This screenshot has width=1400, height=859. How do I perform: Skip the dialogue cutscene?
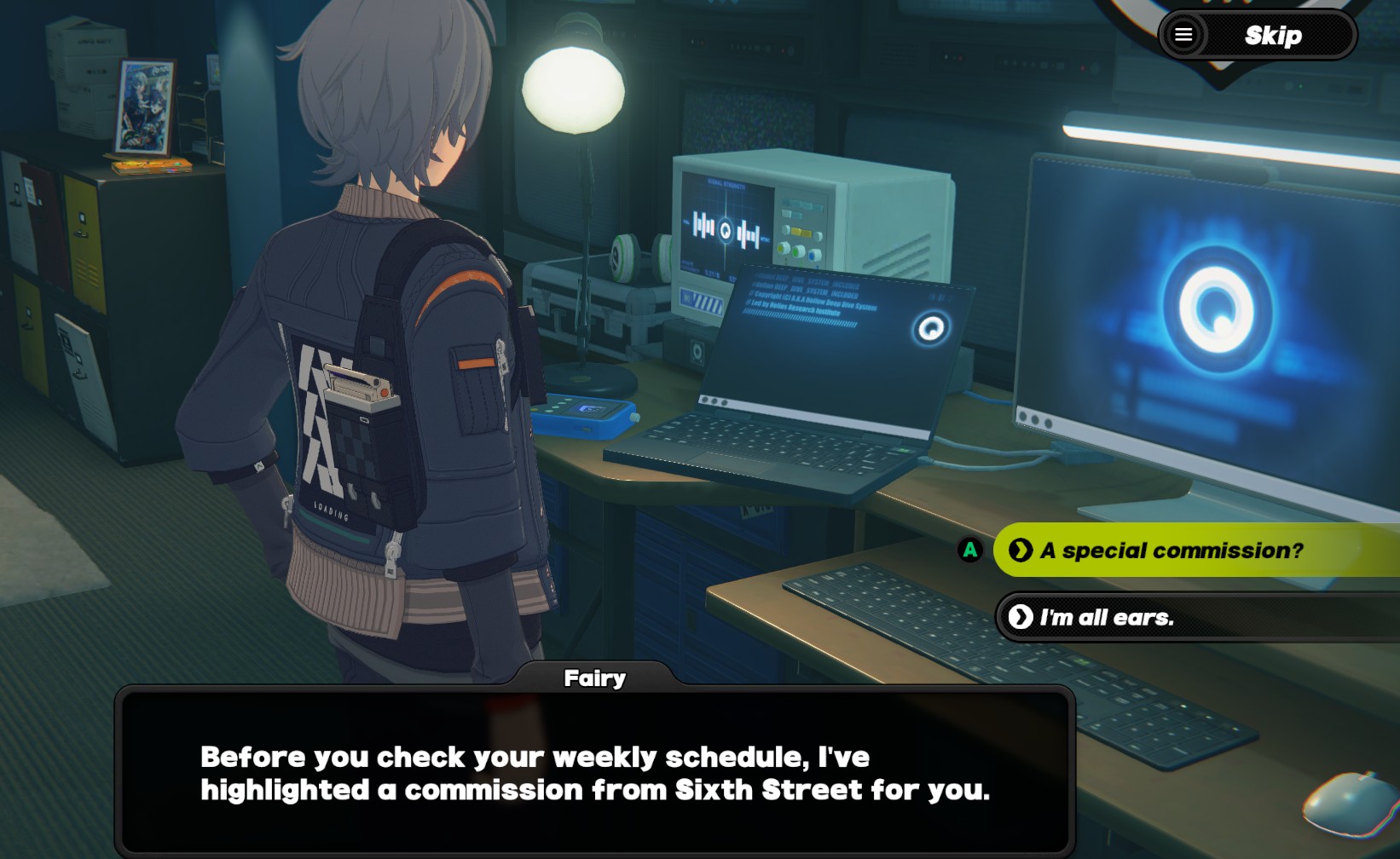(x=1273, y=35)
